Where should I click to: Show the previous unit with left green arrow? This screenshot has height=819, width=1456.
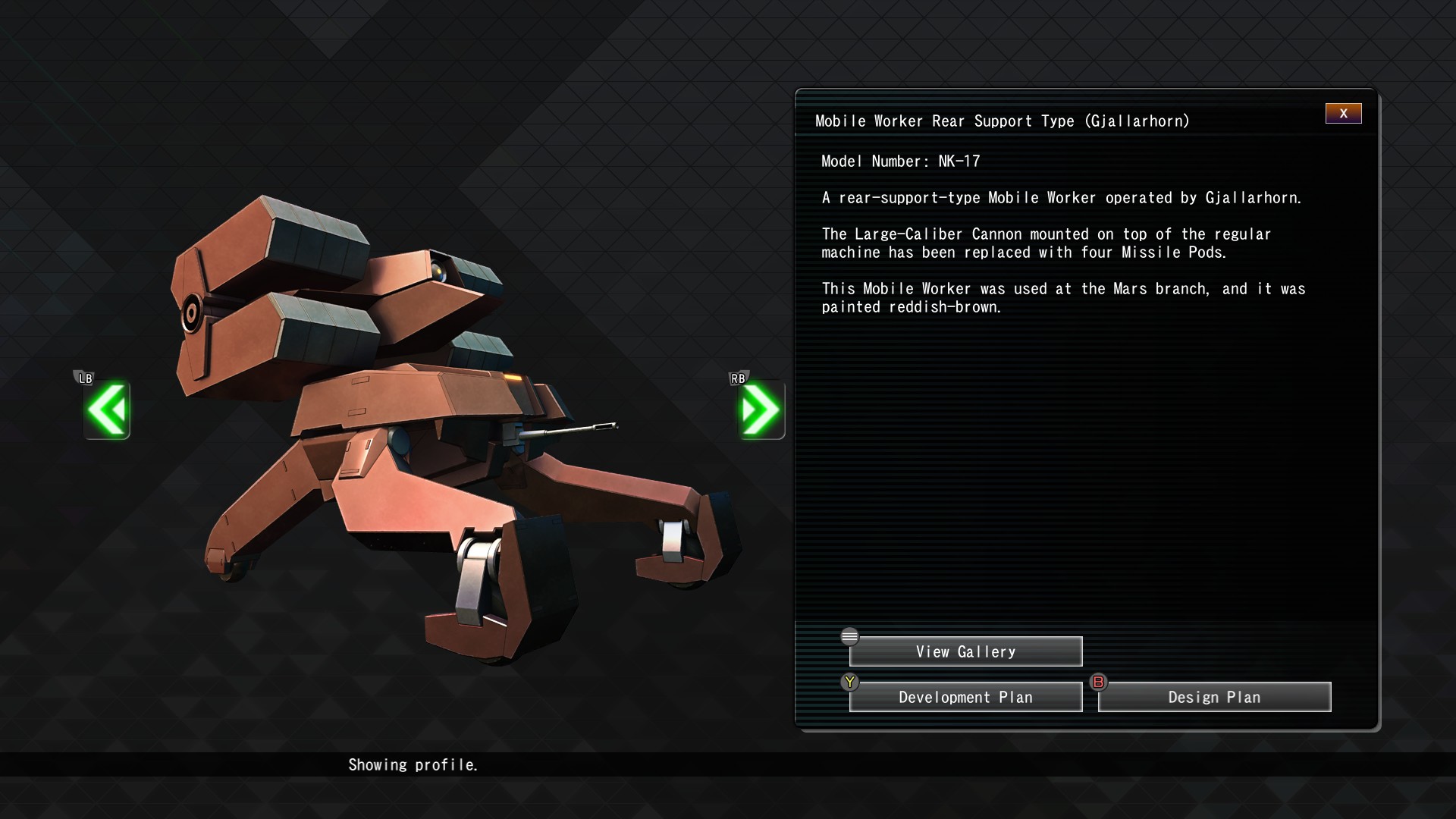point(107,410)
